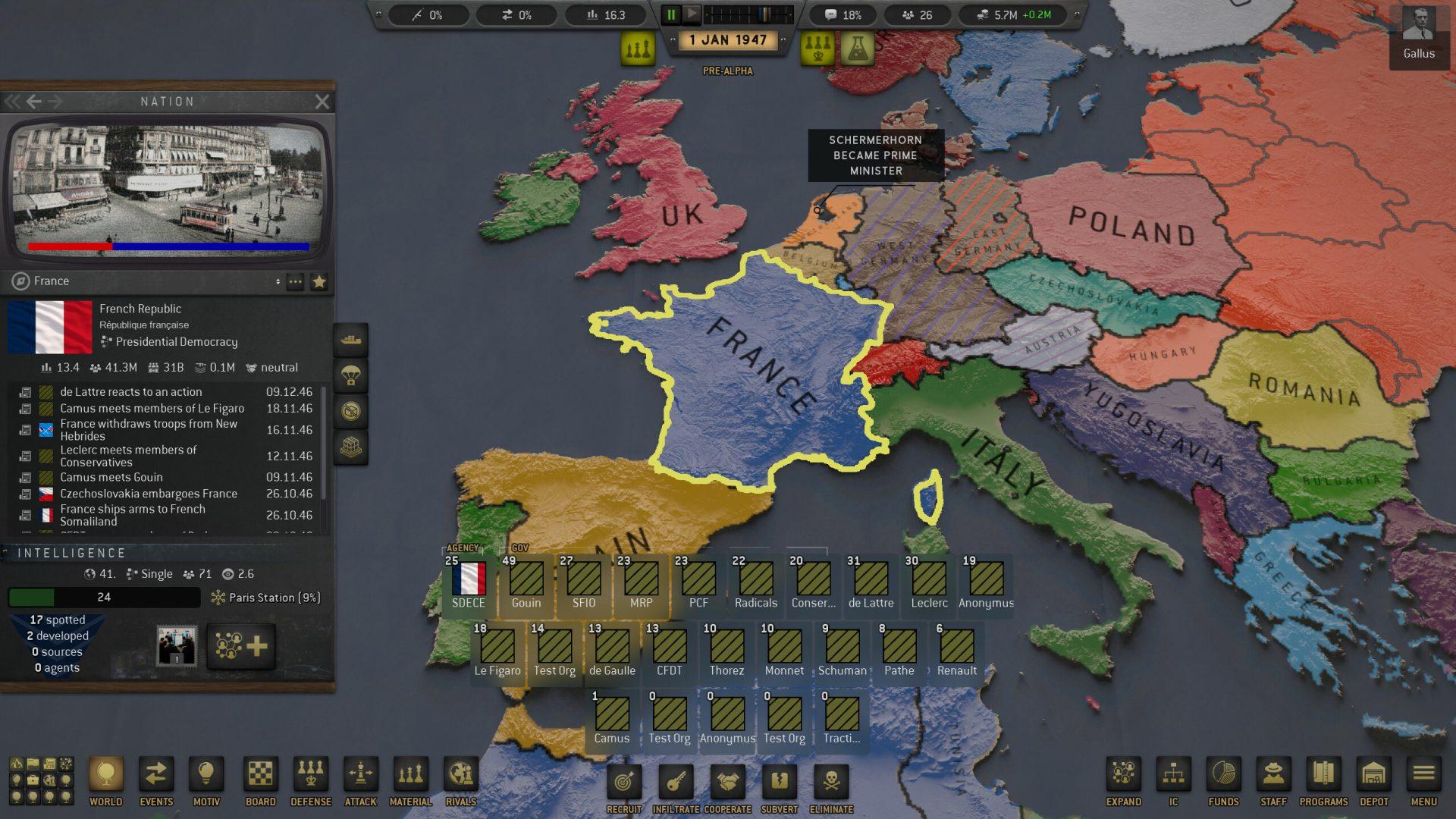Open the Rivals screen
Image resolution: width=1456 pixels, height=819 pixels.
click(x=461, y=781)
